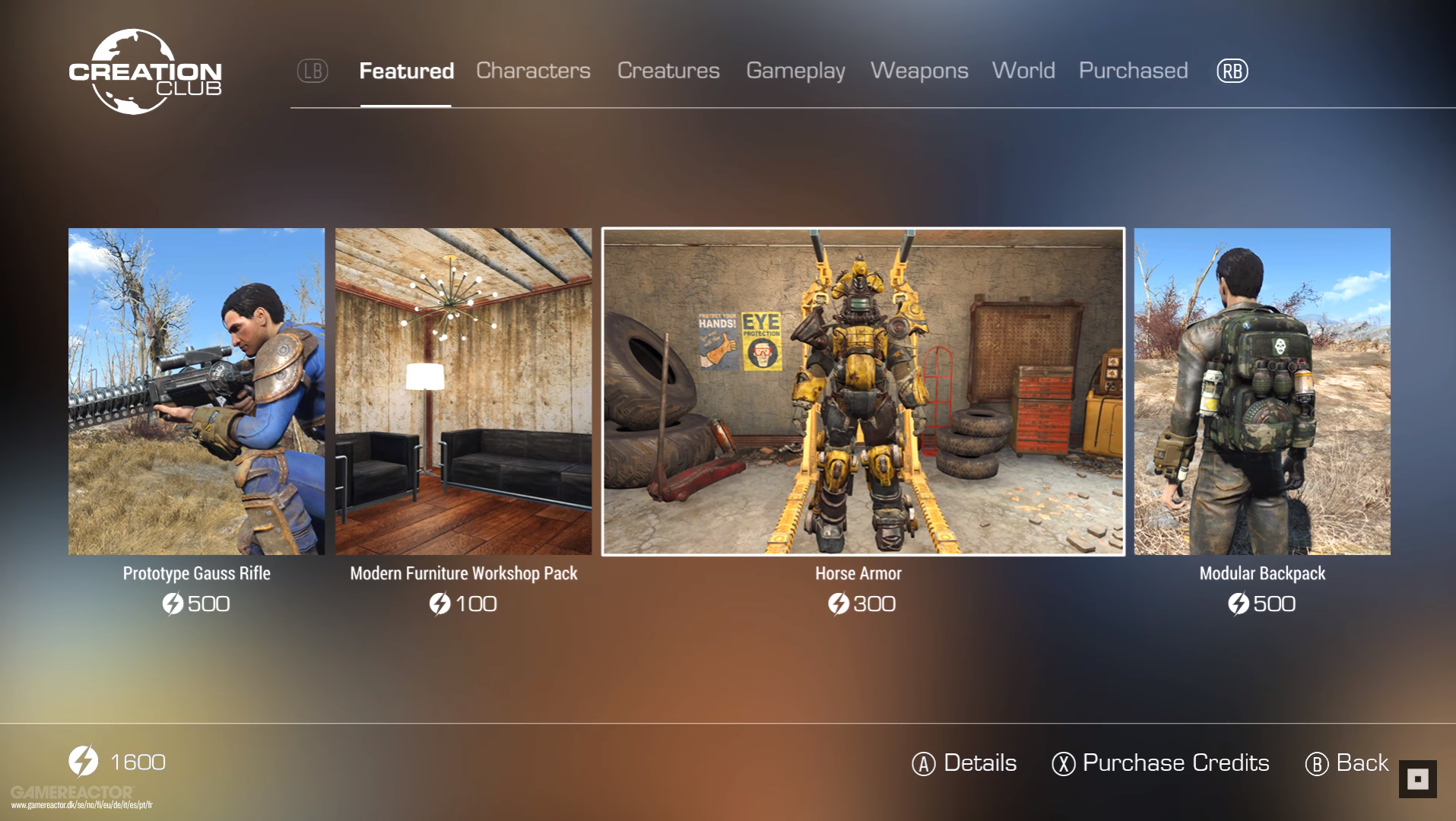The image size is (1456, 821).
Task: Click the X button icon beside Purchase Credits
Action: coord(1063,763)
